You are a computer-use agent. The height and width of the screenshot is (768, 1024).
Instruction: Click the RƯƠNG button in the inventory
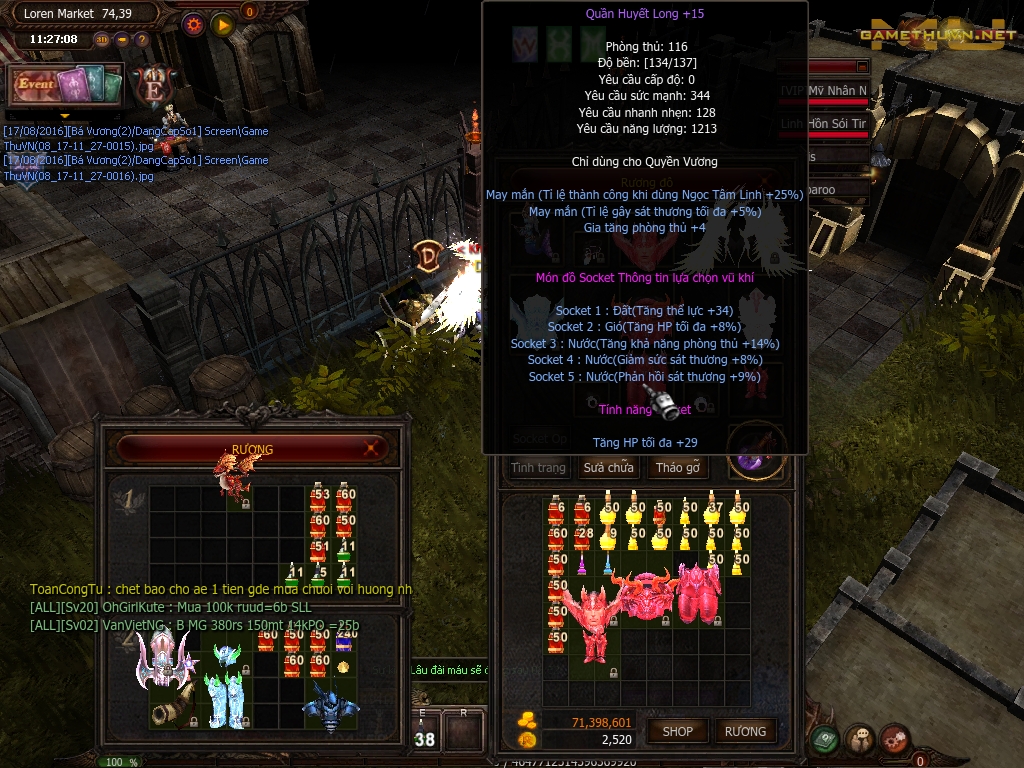coord(745,731)
